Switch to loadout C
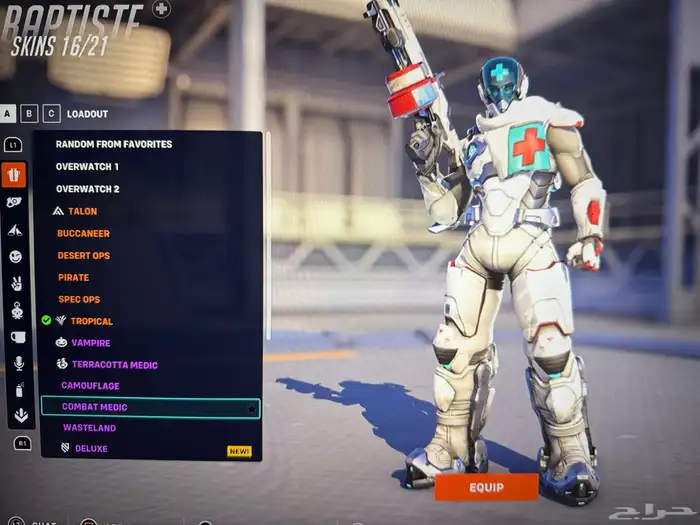The height and width of the screenshot is (525, 700). click(52, 114)
